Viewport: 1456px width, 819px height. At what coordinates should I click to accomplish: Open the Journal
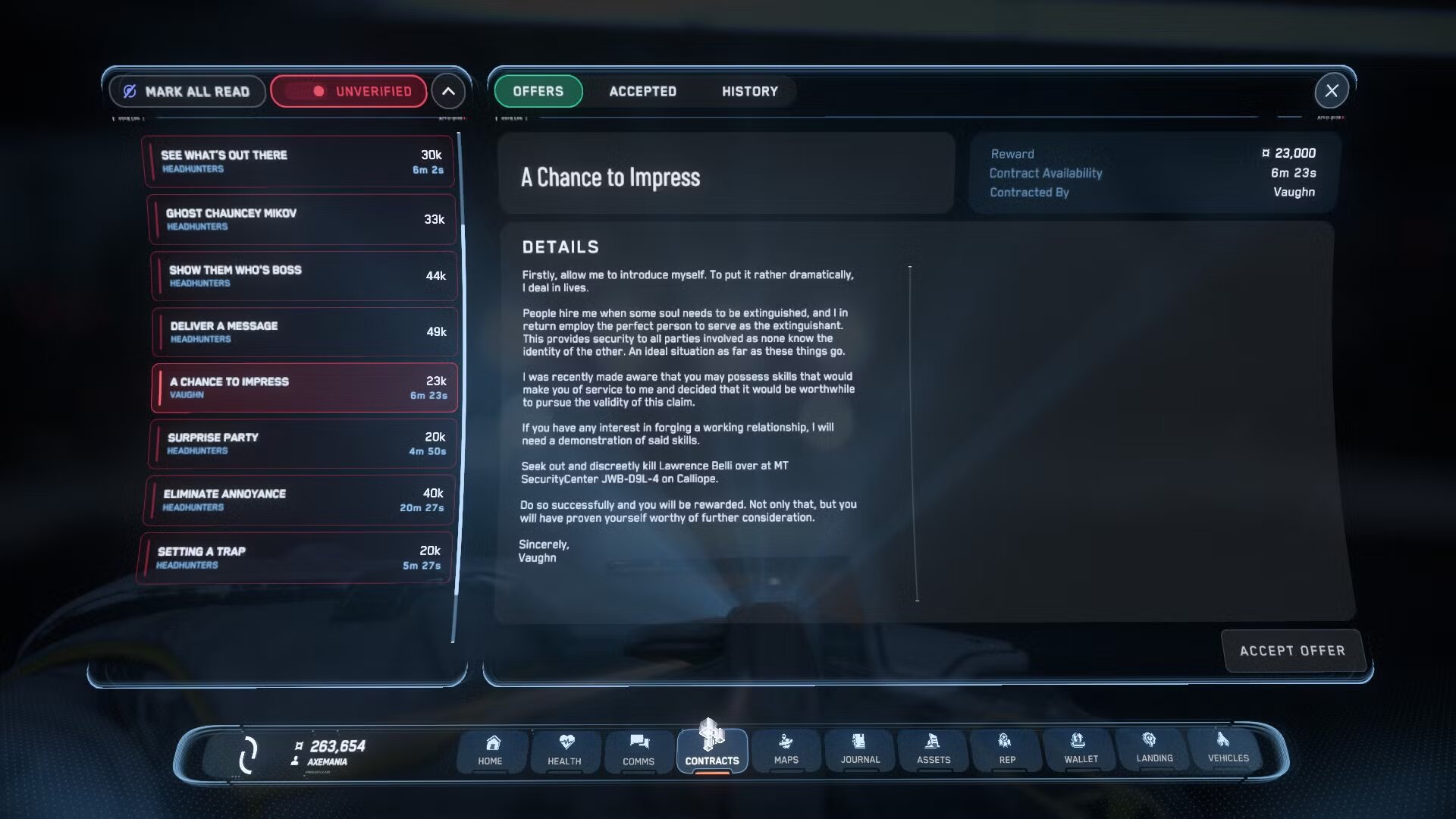coord(859,752)
